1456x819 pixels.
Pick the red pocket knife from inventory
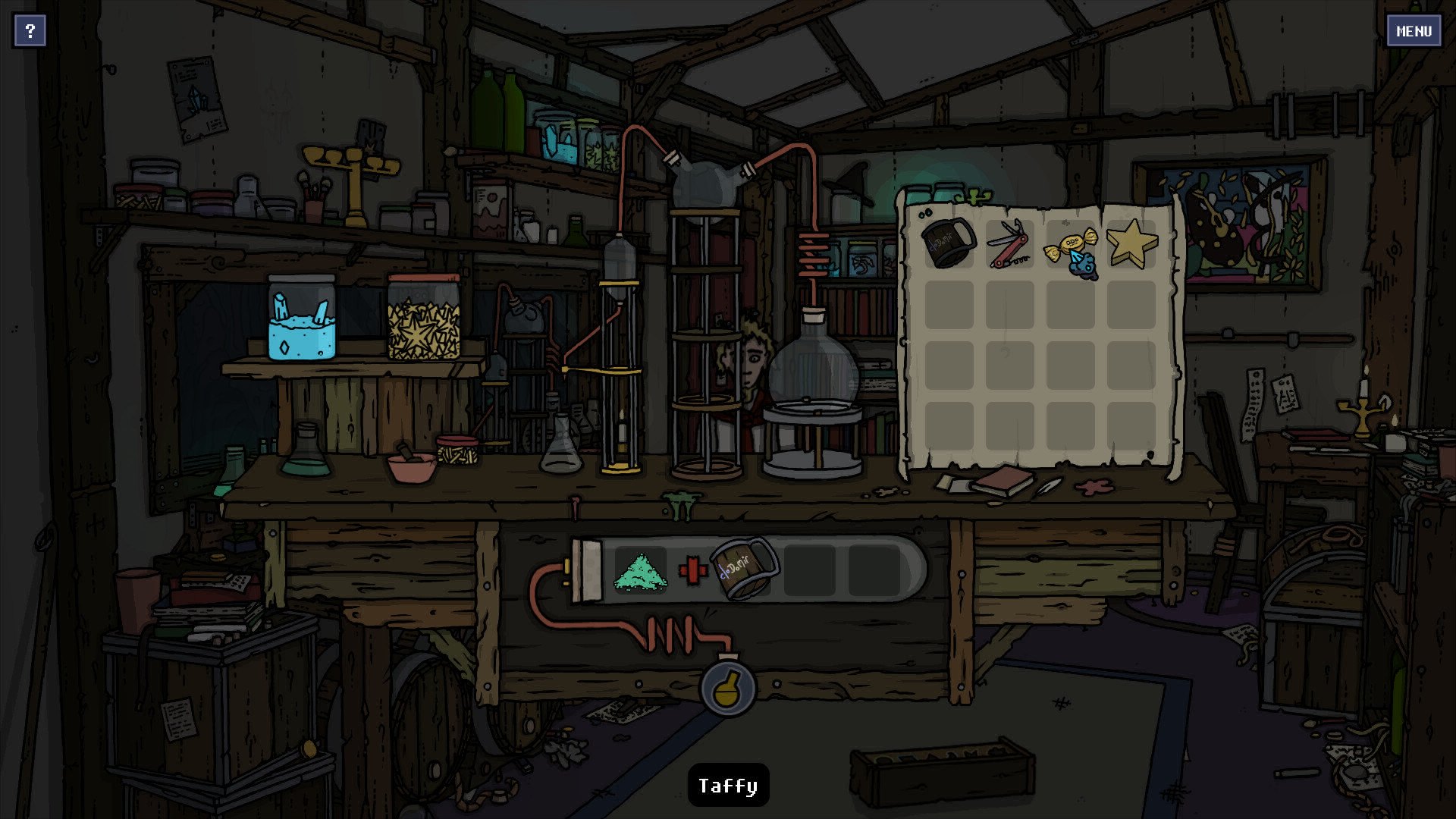click(1009, 243)
